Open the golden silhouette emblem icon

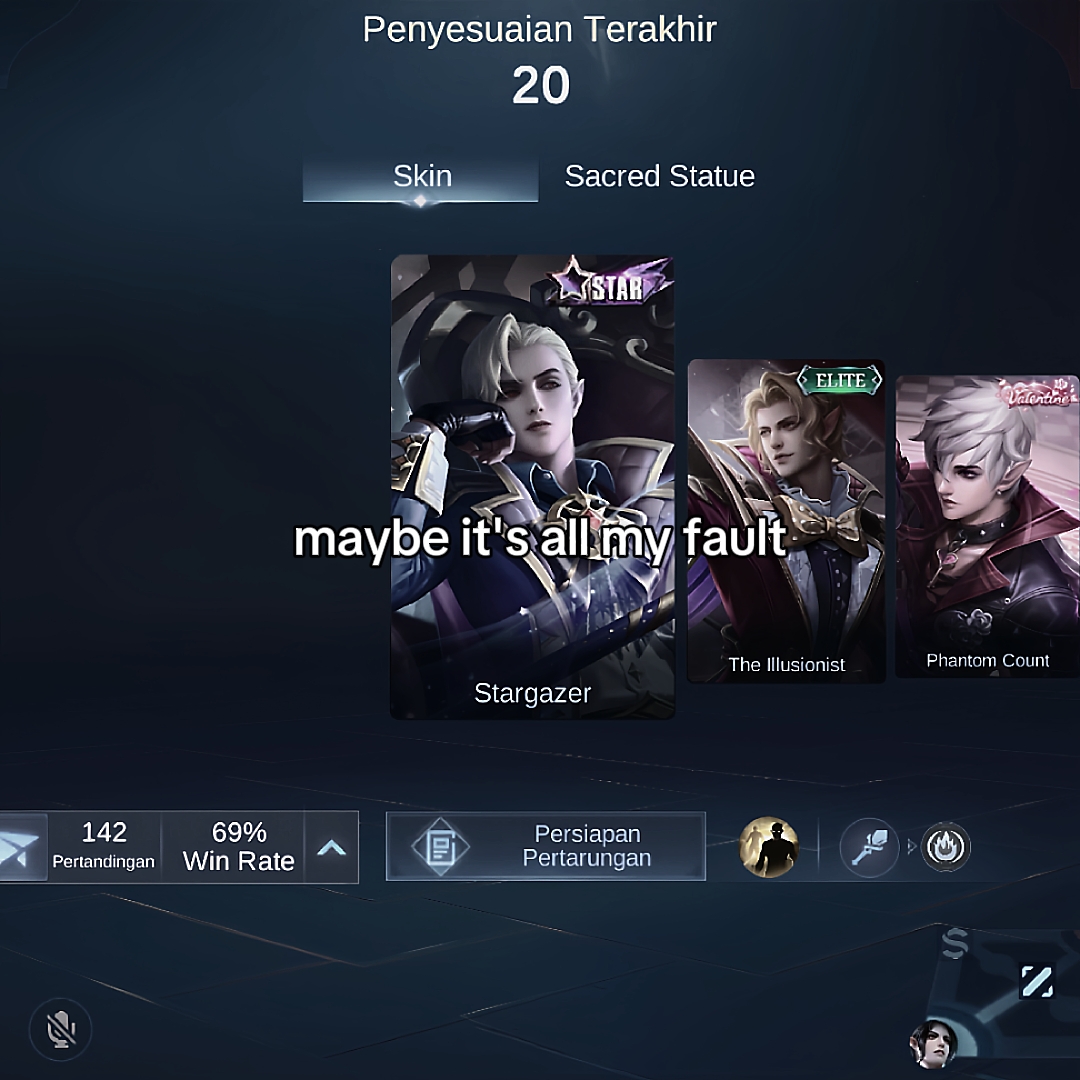point(768,848)
